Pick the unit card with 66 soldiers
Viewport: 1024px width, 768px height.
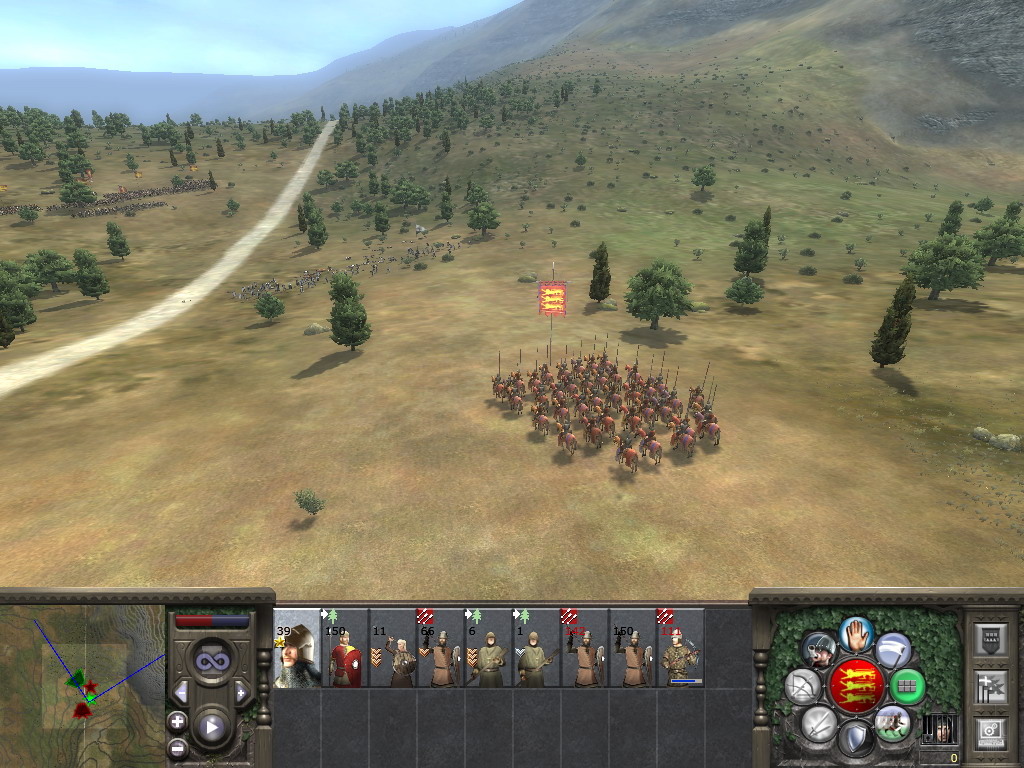pyautogui.click(x=441, y=648)
